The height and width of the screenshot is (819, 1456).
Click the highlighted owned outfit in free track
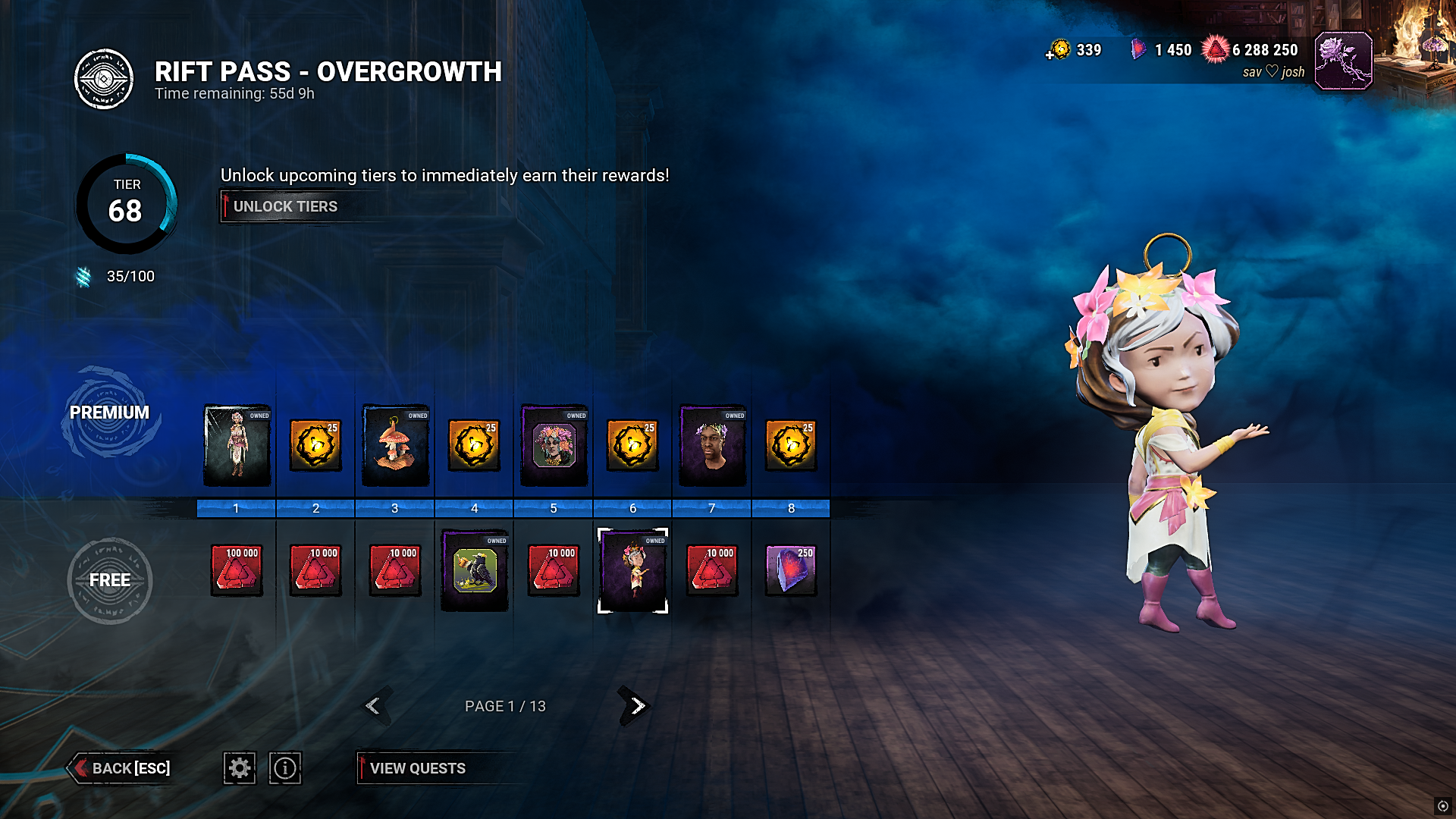pos(632,570)
